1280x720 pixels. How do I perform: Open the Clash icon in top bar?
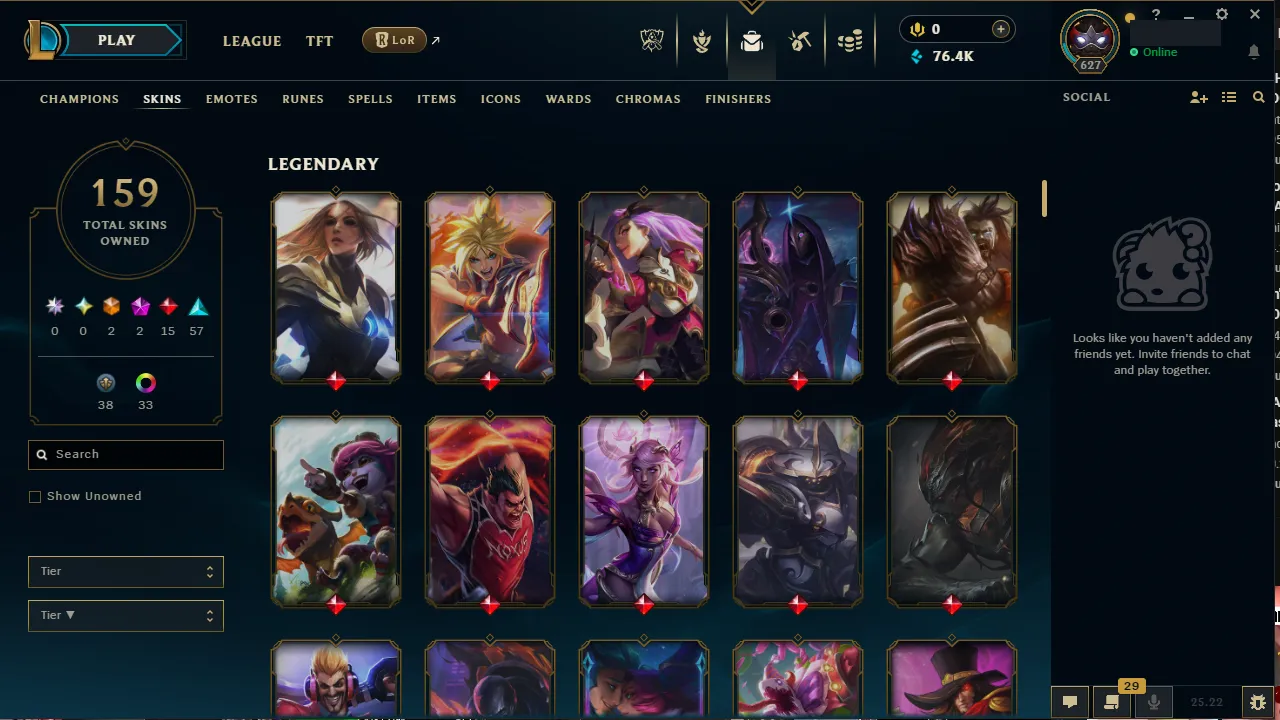[x=702, y=41]
